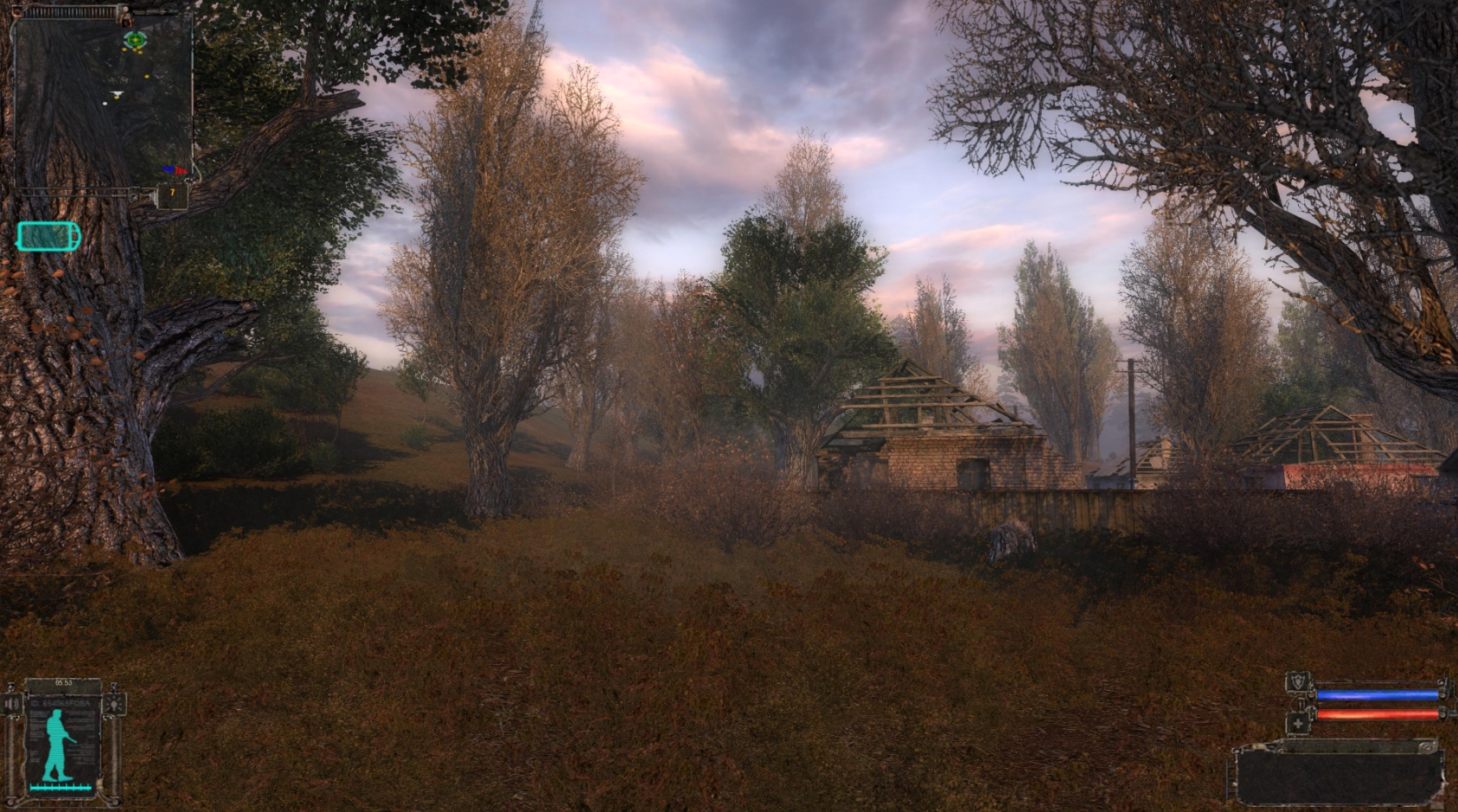Toggle the flashlight via the lightbulb indicator
Image resolution: width=1458 pixels, height=812 pixels.
114,705
